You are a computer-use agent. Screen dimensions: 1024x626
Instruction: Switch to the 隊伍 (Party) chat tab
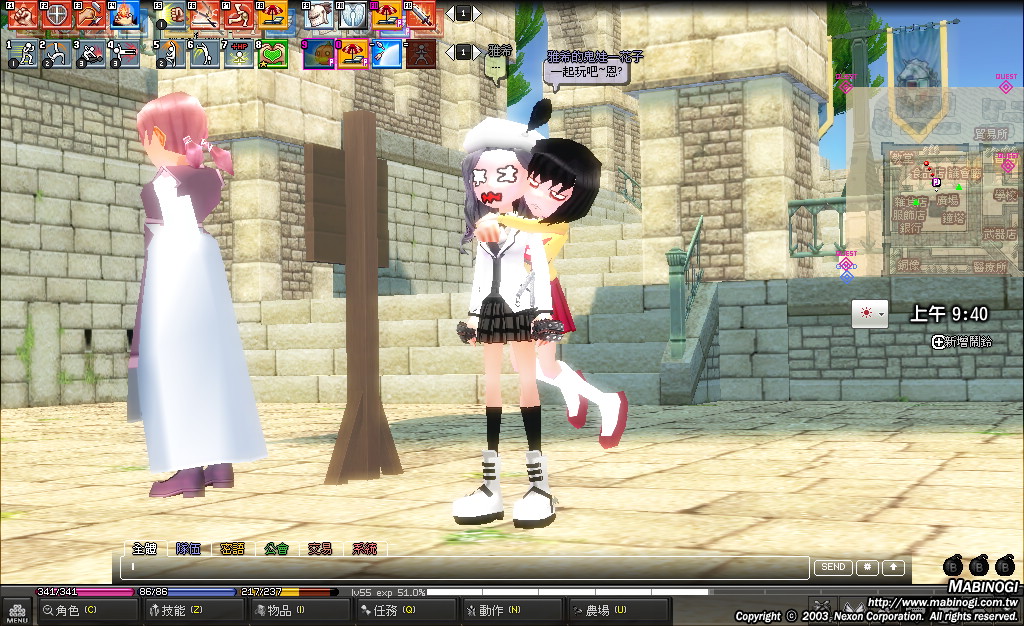click(188, 548)
